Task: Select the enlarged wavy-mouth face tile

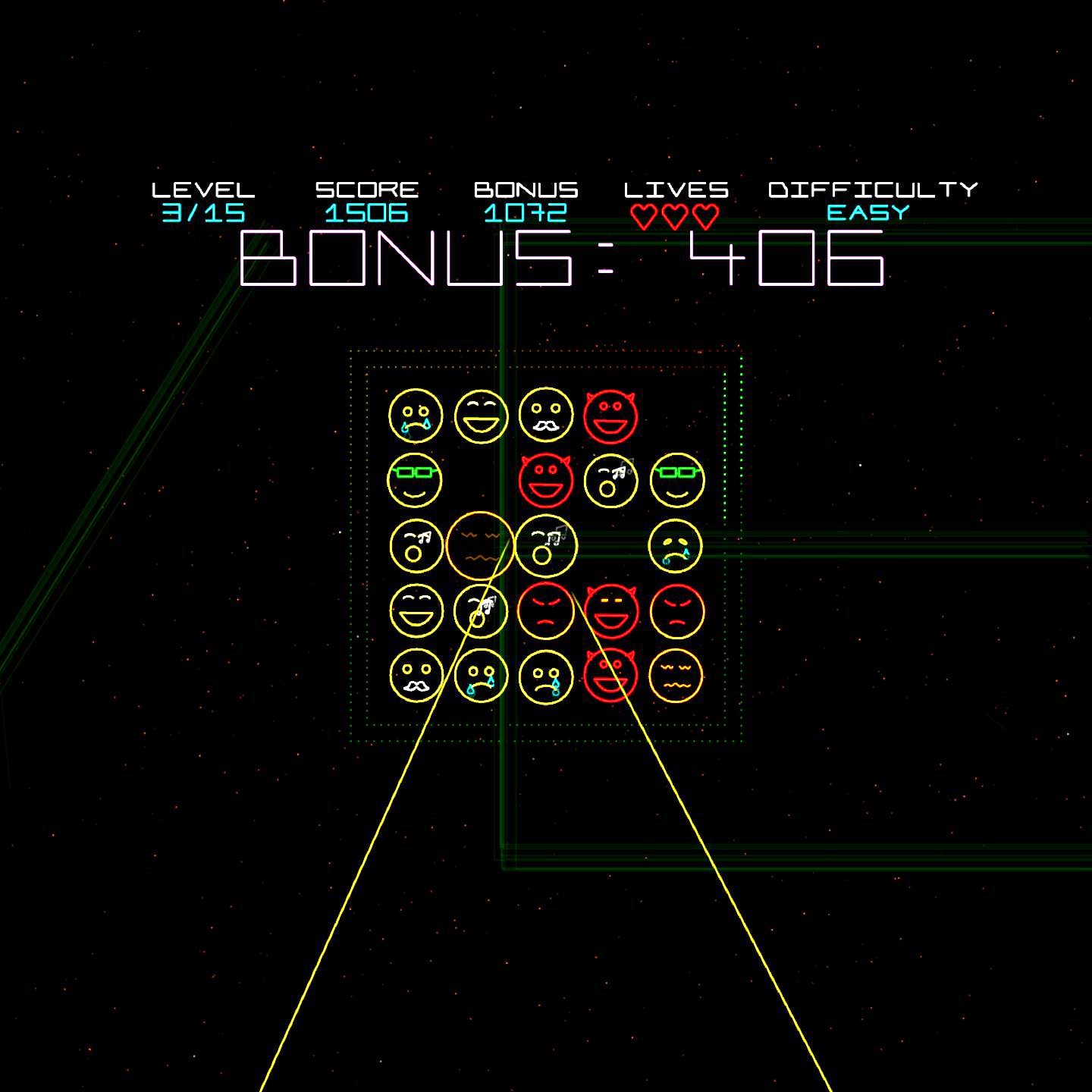Action: (480, 546)
